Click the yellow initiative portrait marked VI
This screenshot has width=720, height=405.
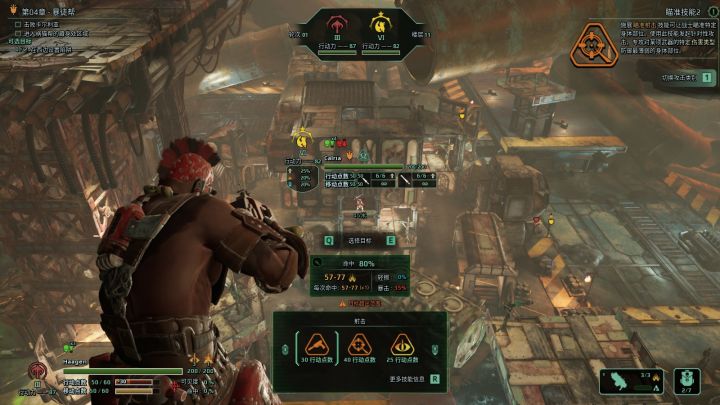point(380,23)
